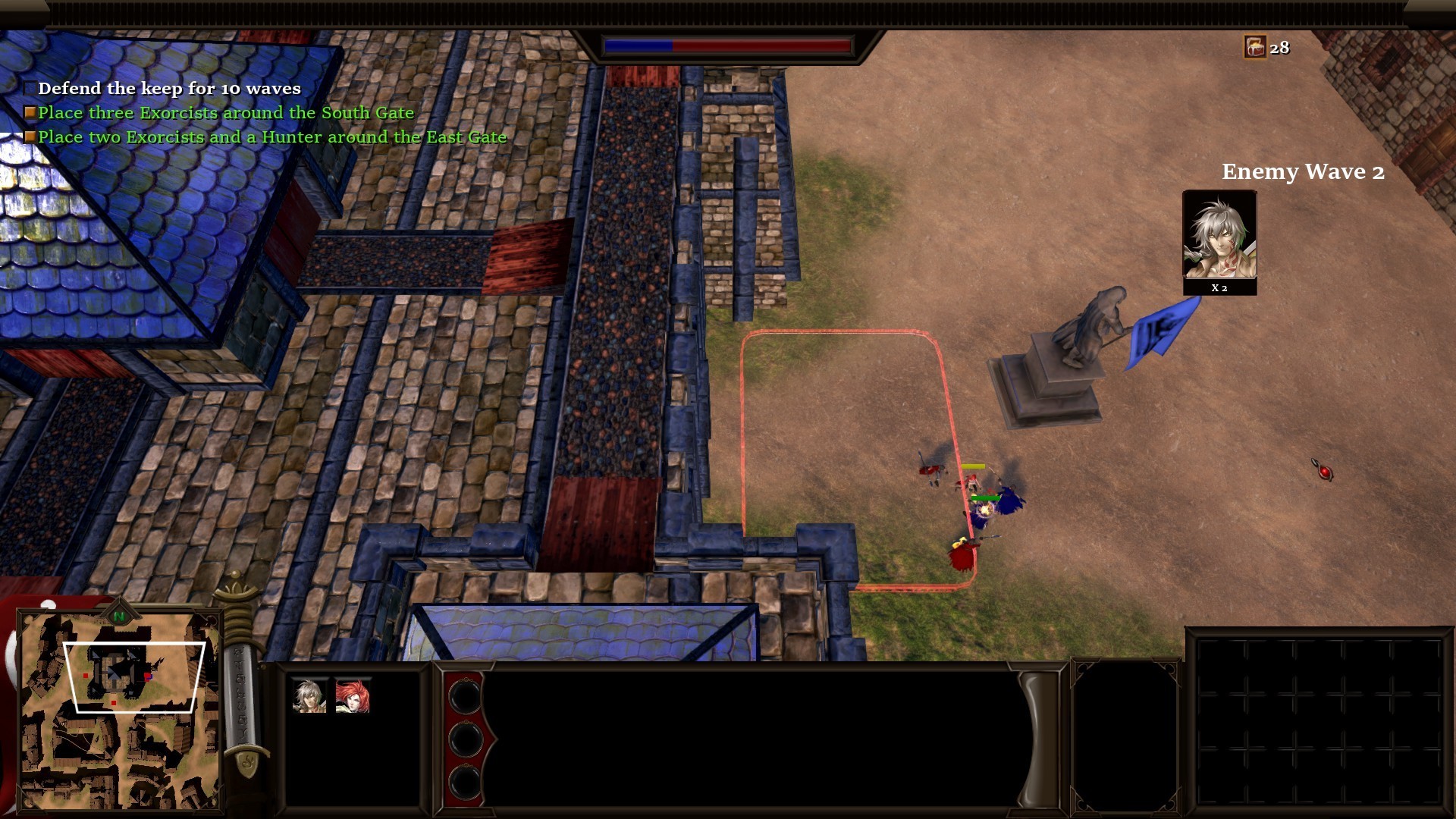
Task: Select the East Gate Hunter objective
Action: (271, 137)
